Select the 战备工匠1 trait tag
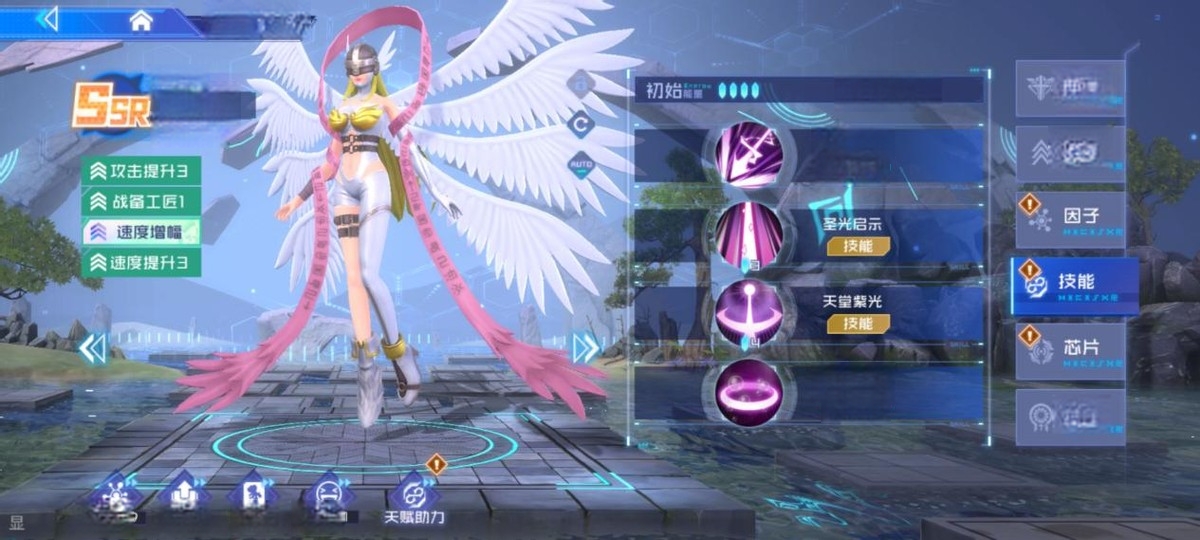This screenshot has height=540, width=1200. pos(141,201)
